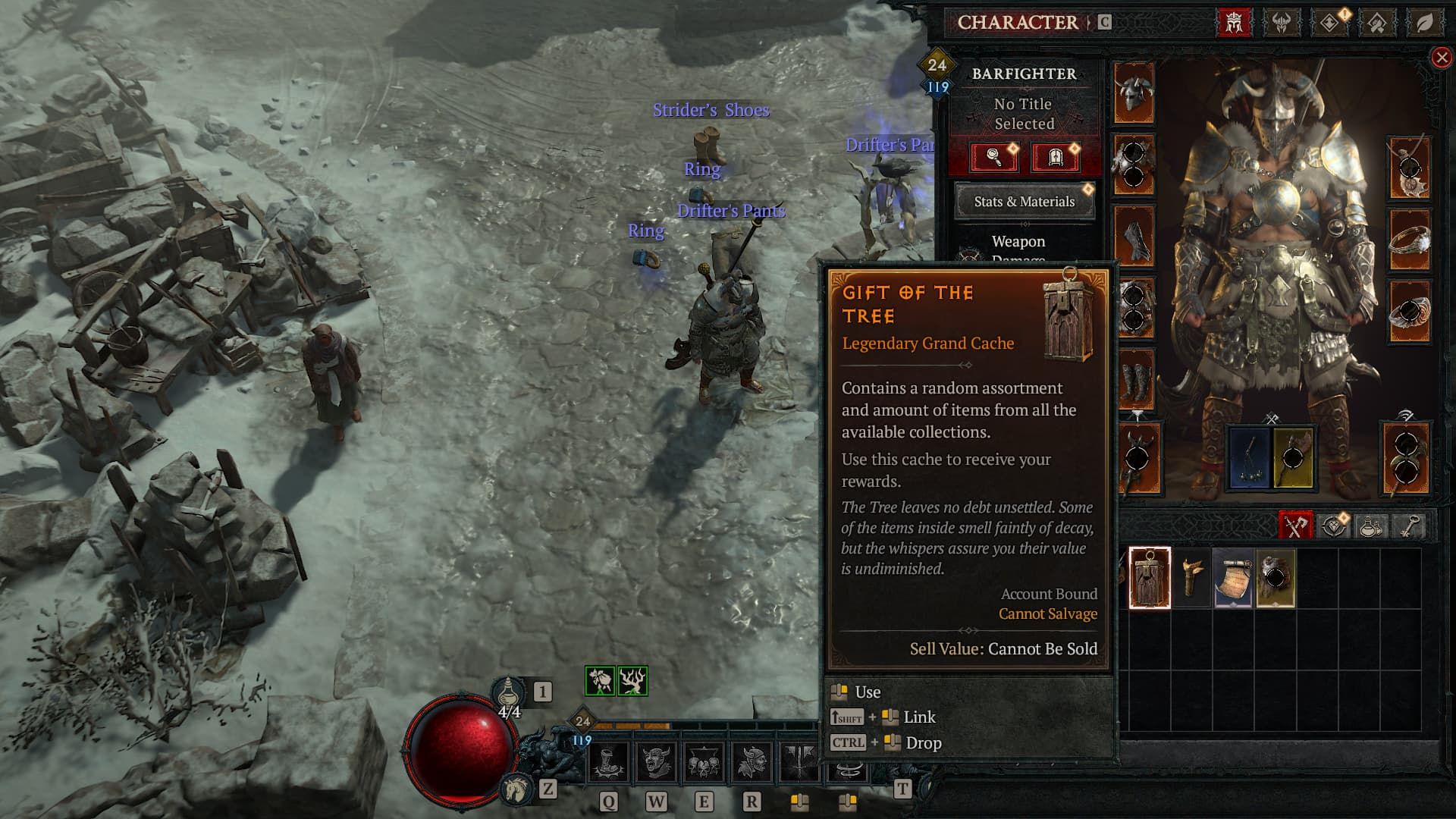Activate the skill on the Q slot
The height and width of the screenshot is (819, 1456).
click(x=609, y=763)
